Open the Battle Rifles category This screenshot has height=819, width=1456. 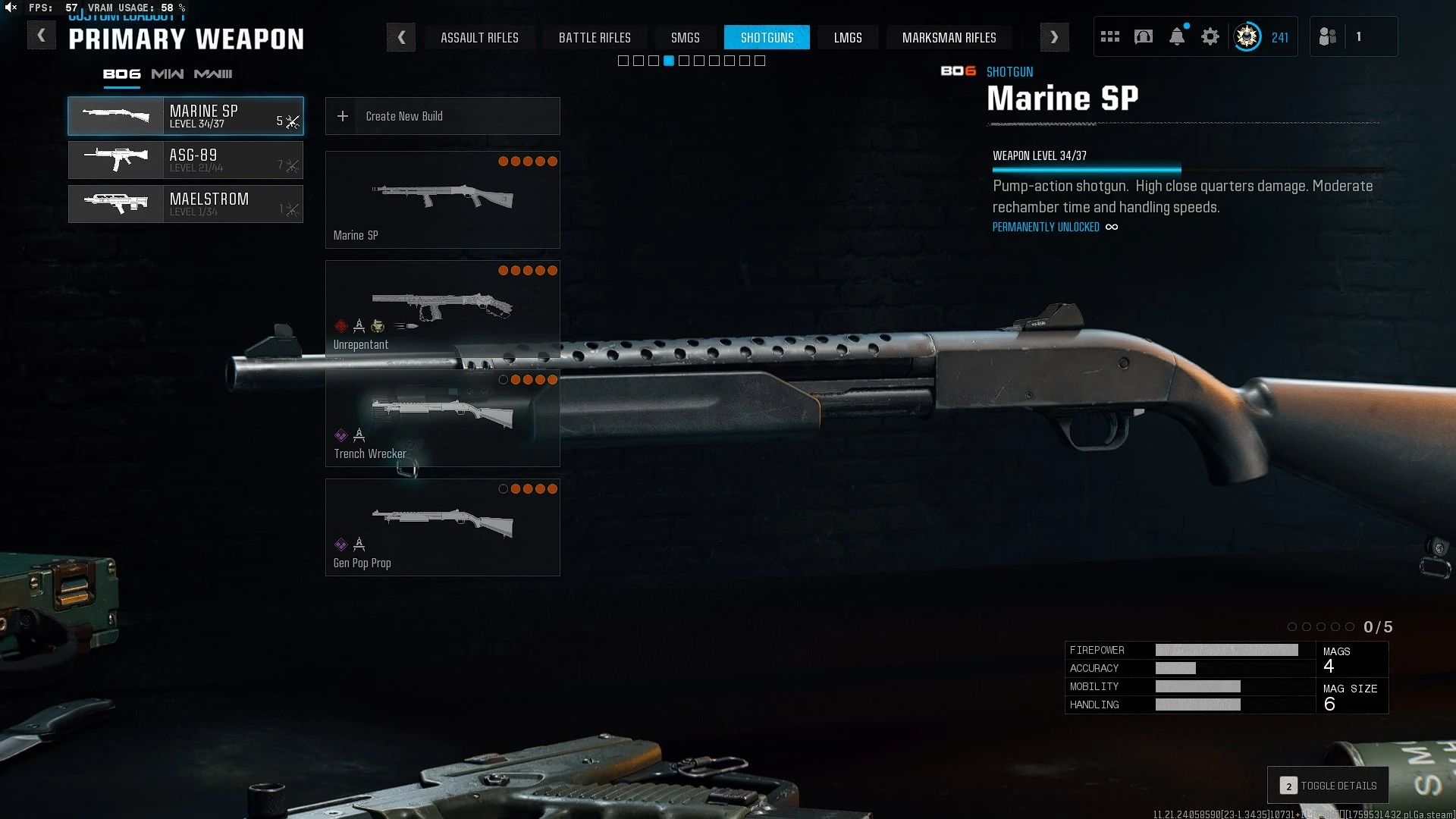point(595,37)
